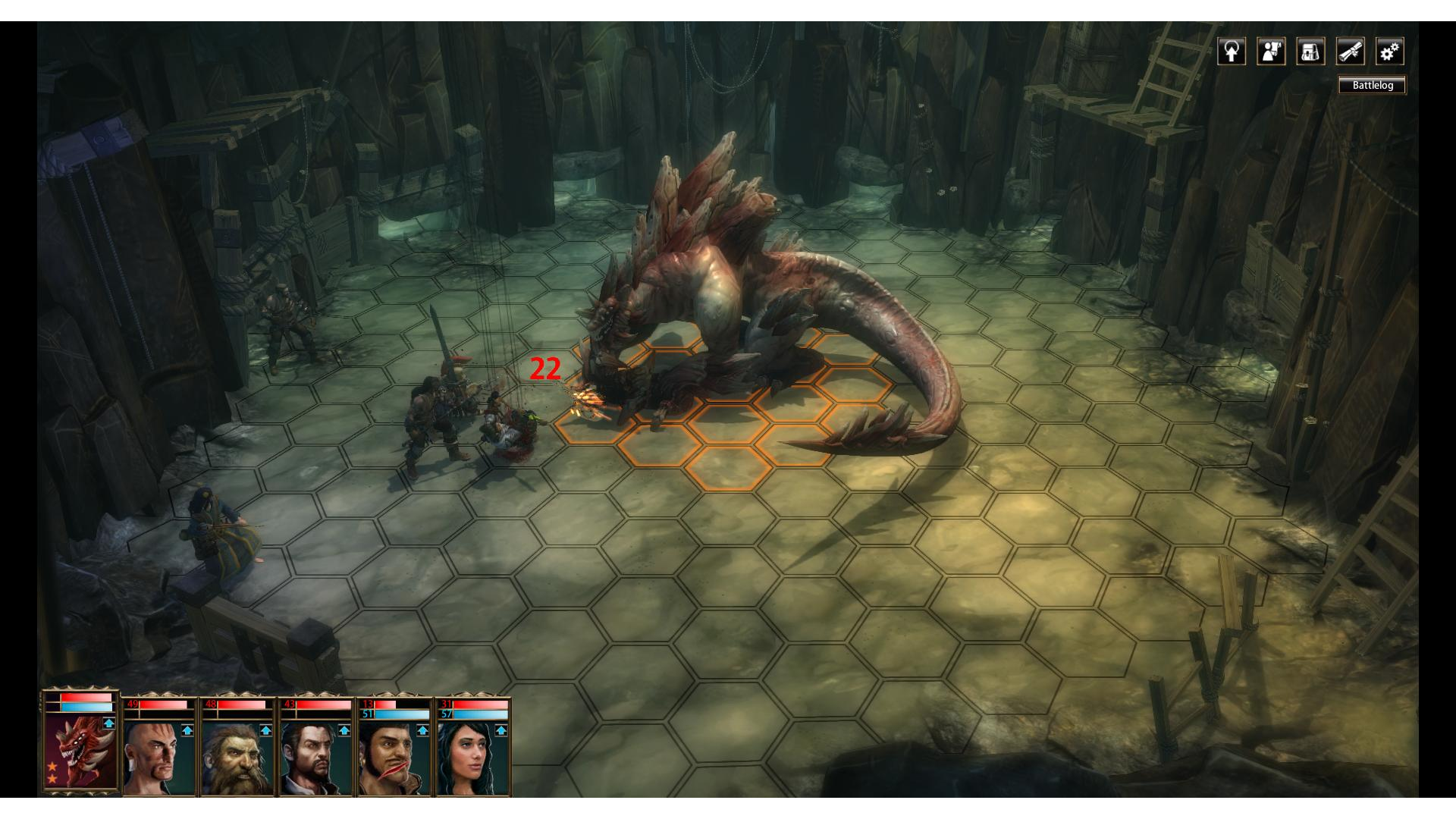Viewport: 1456px width, 819px height.
Task: Open the Battlelog panel
Action: tap(1372, 85)
